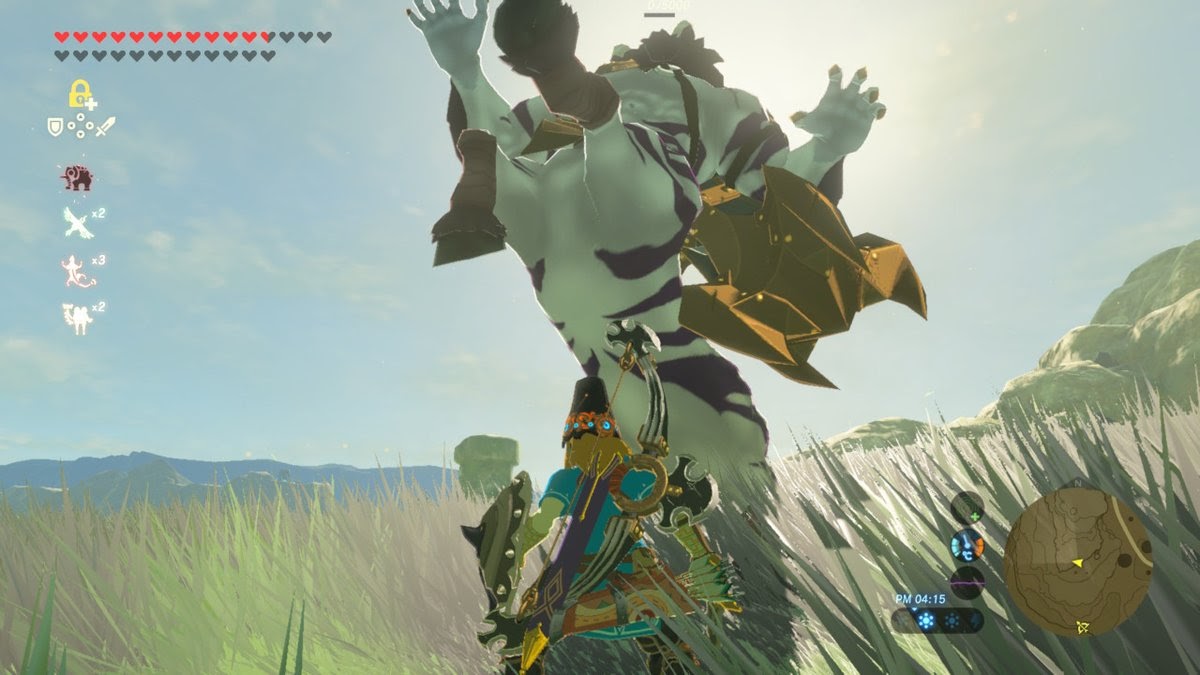This screenshot has height=675, width=1200.
Task: Choose the camel champion ability icon
Action: point(77,317)
